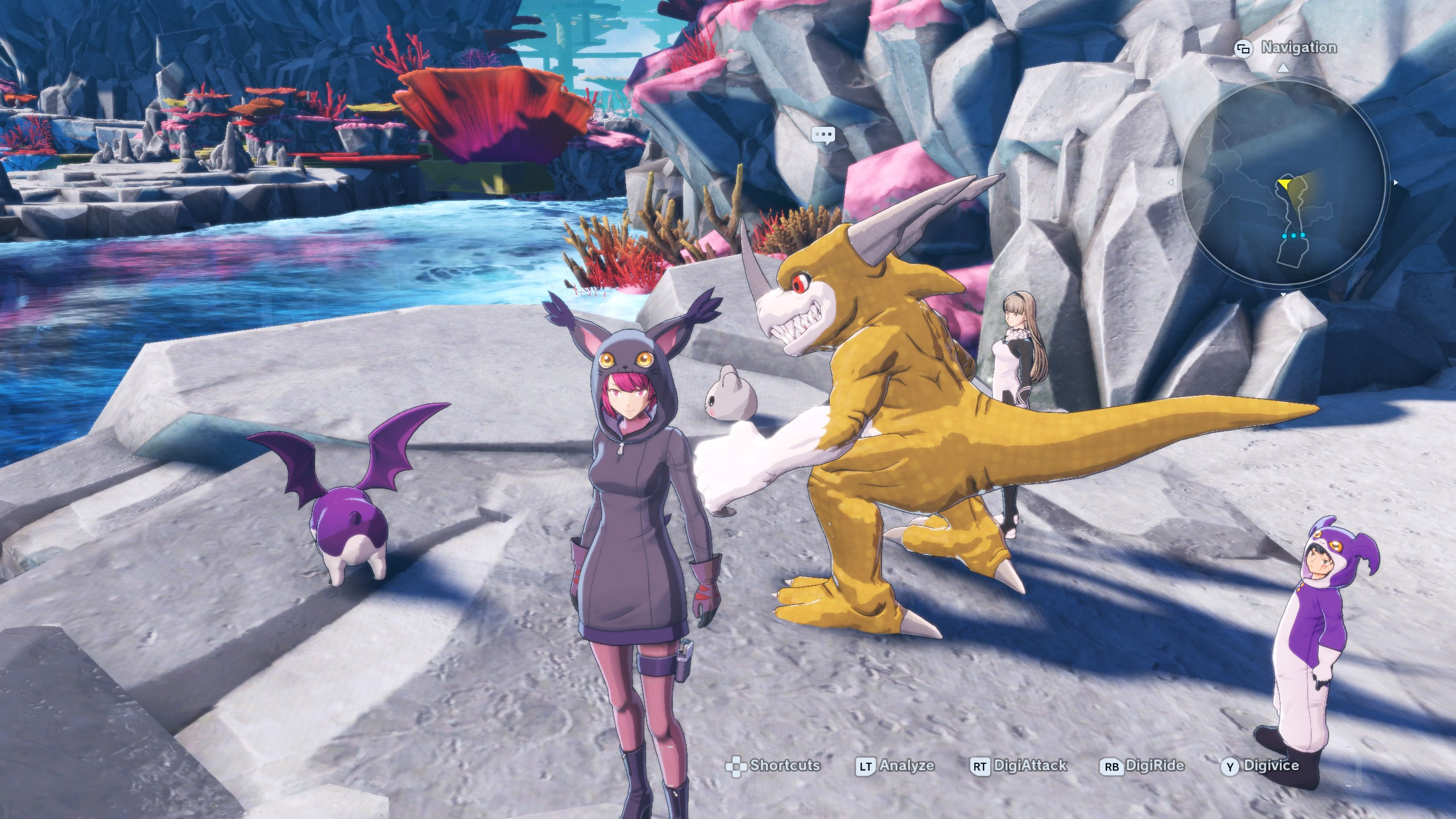Click the Navigation label above the minimap
The height and width of the screenshot is (819, 1456).
coord(1298,48)
